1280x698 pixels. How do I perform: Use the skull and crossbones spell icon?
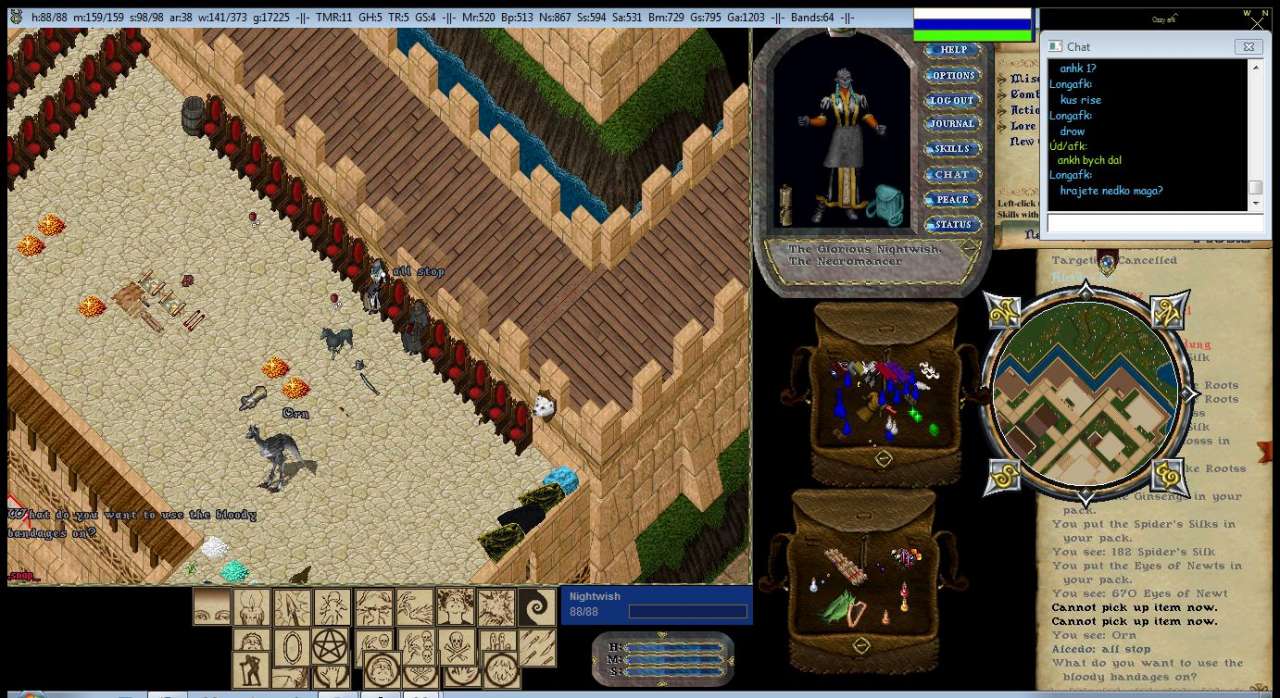coord(456,647)
